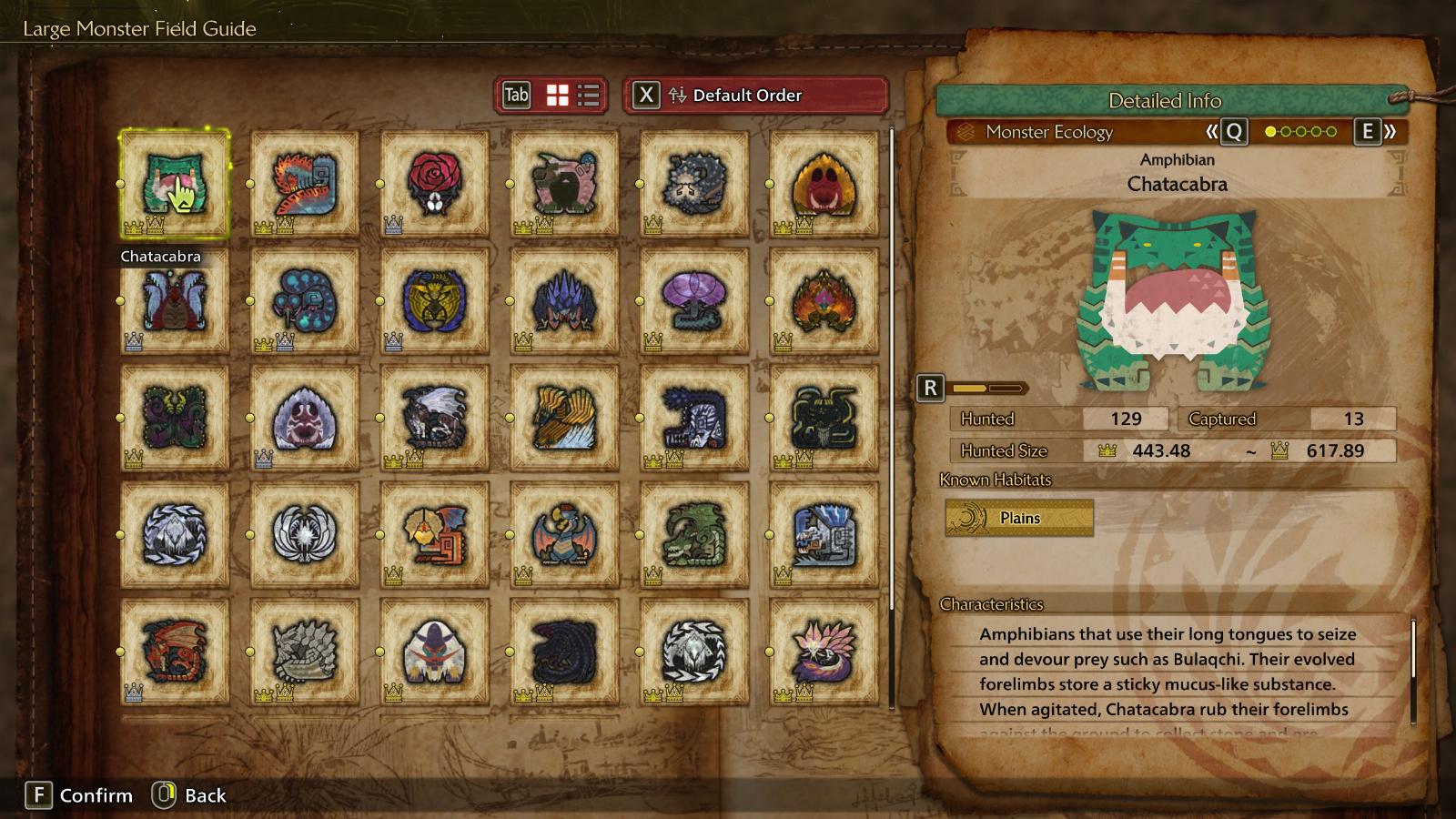Image resolution: width=1456 pixels, height=819 pixels.
Task: Switch to the grid view layout
Action: click(x=557, y=96)
